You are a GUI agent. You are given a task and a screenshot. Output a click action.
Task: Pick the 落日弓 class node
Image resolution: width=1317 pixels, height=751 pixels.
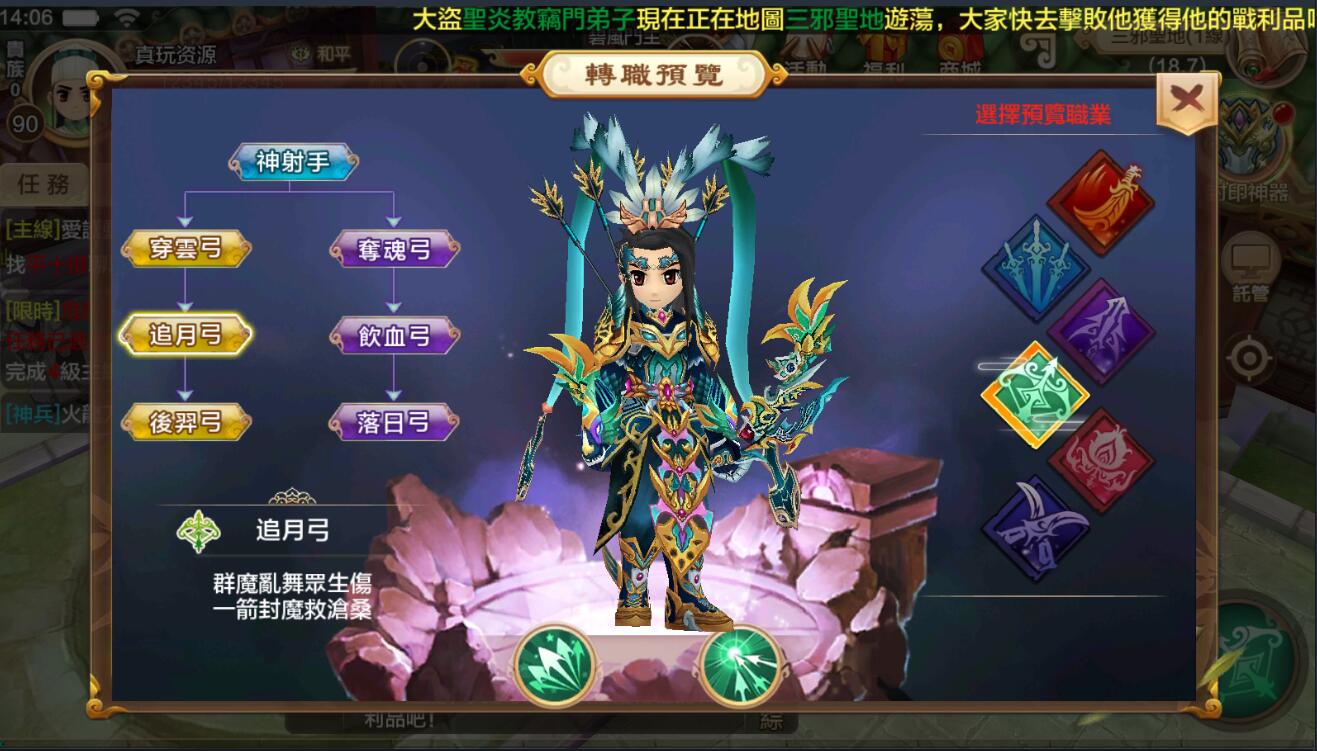394,423
